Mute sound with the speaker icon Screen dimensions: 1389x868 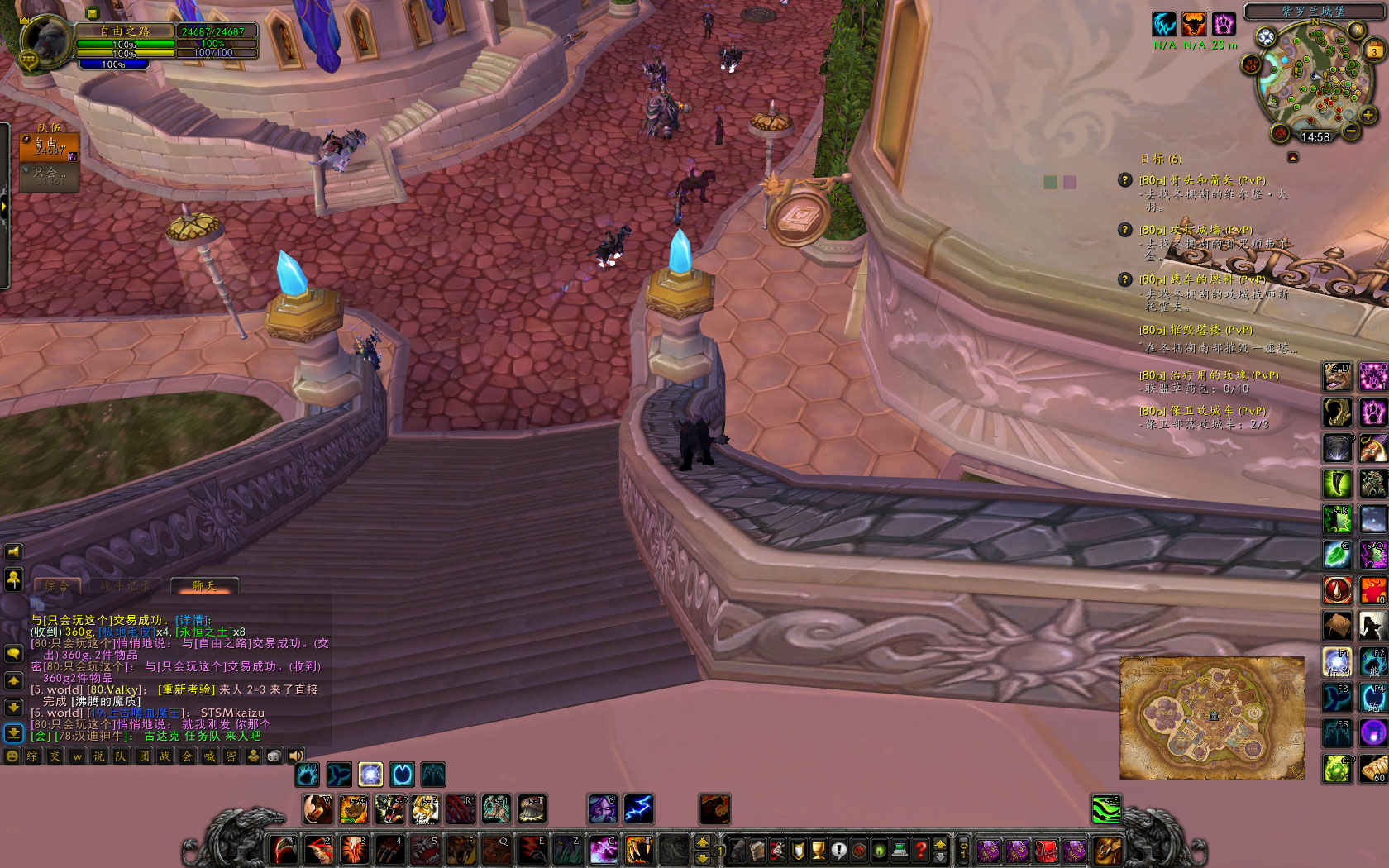click(x=297, y=756)
